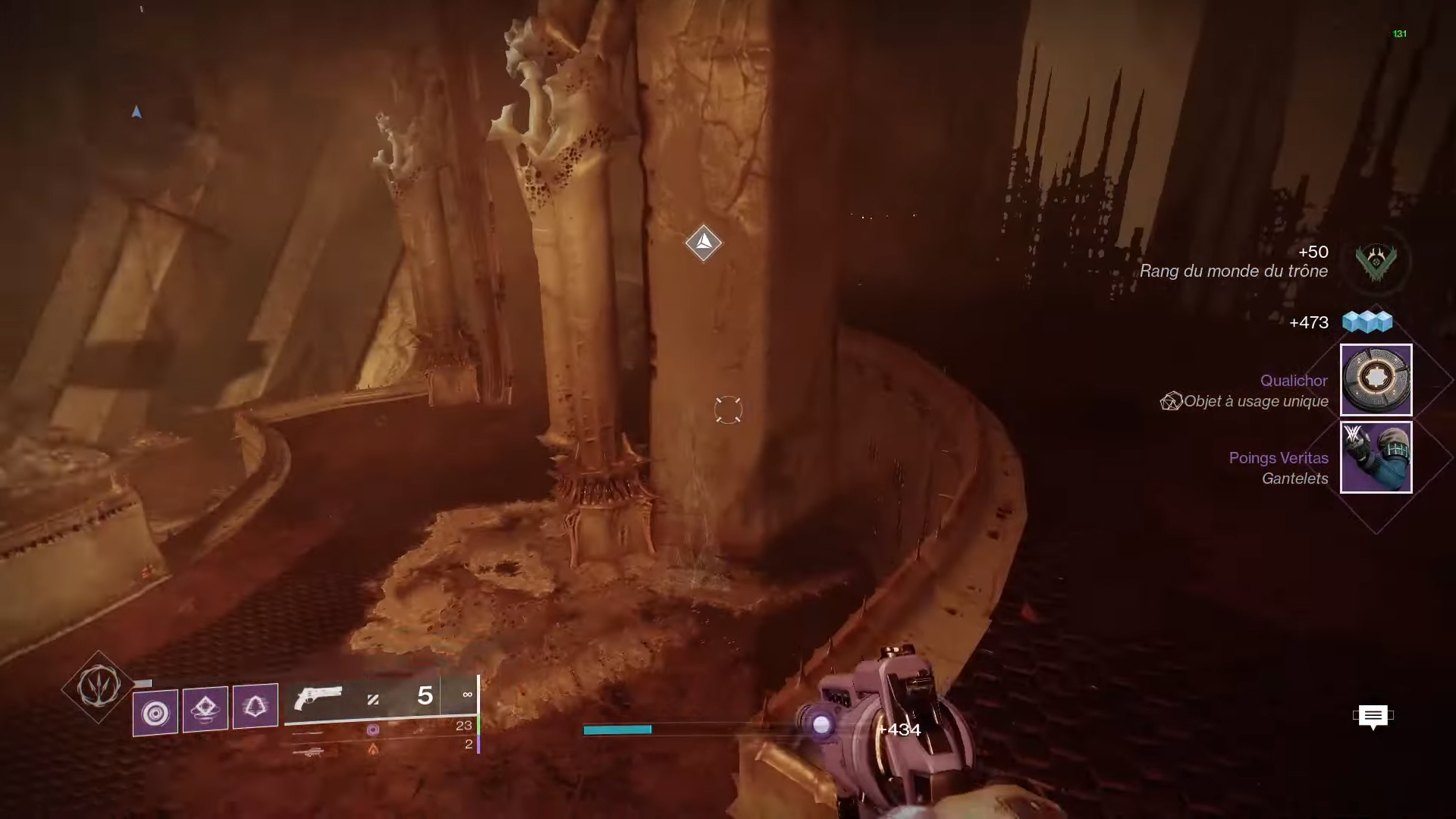Expand the chat message icon
Image resolution: width=1456 pixels, height=819 pixels.
point(1374,717)
